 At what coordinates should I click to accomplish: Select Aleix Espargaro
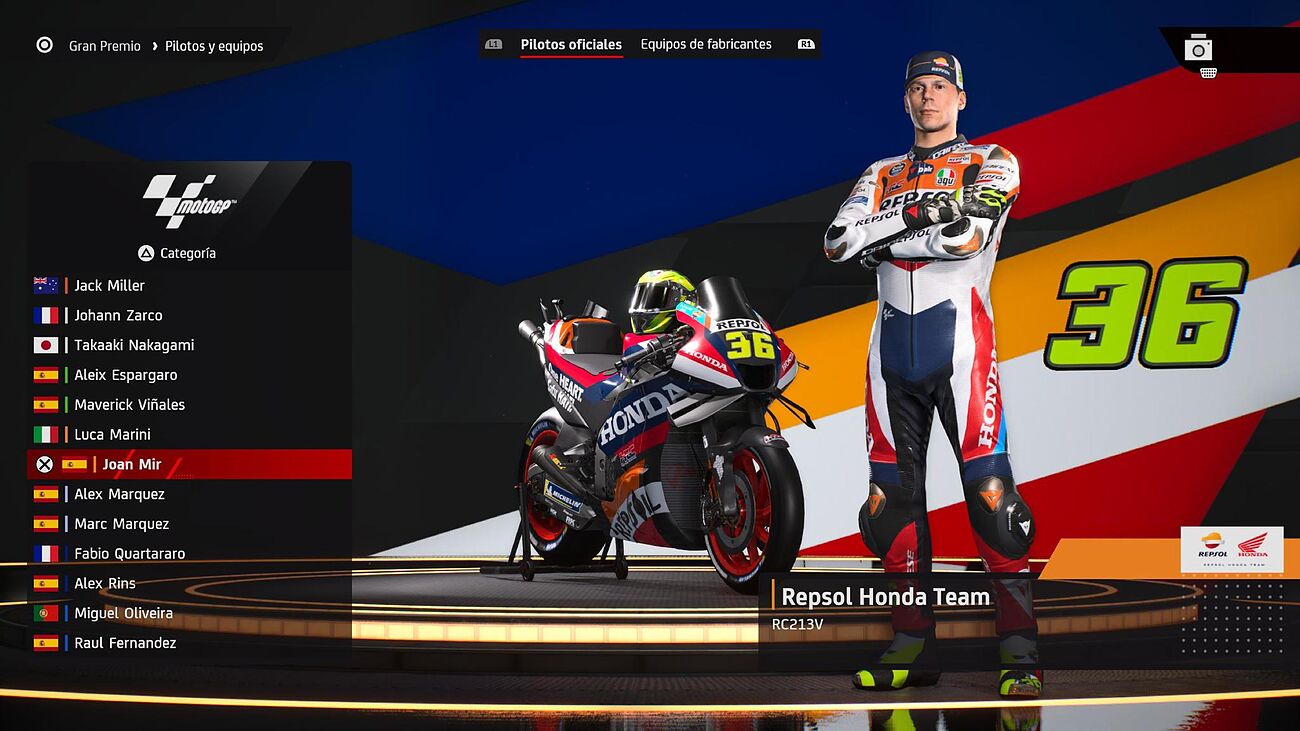(x=125, y=375)
